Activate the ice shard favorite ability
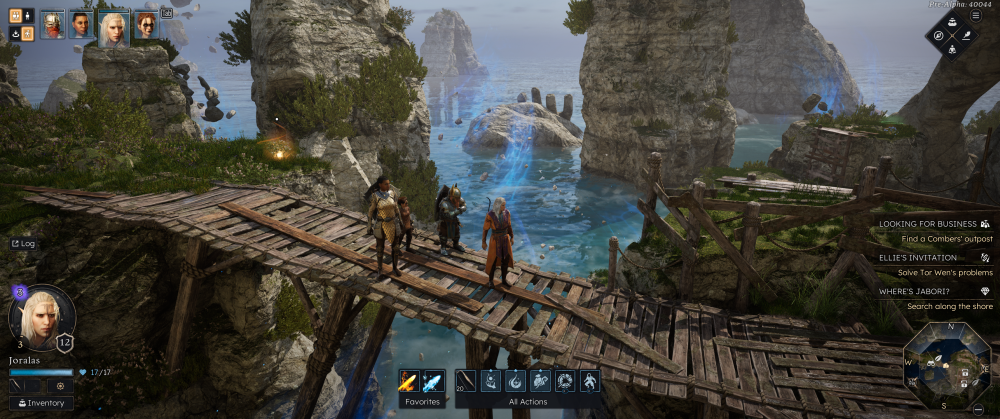 [x=433, y=381]
